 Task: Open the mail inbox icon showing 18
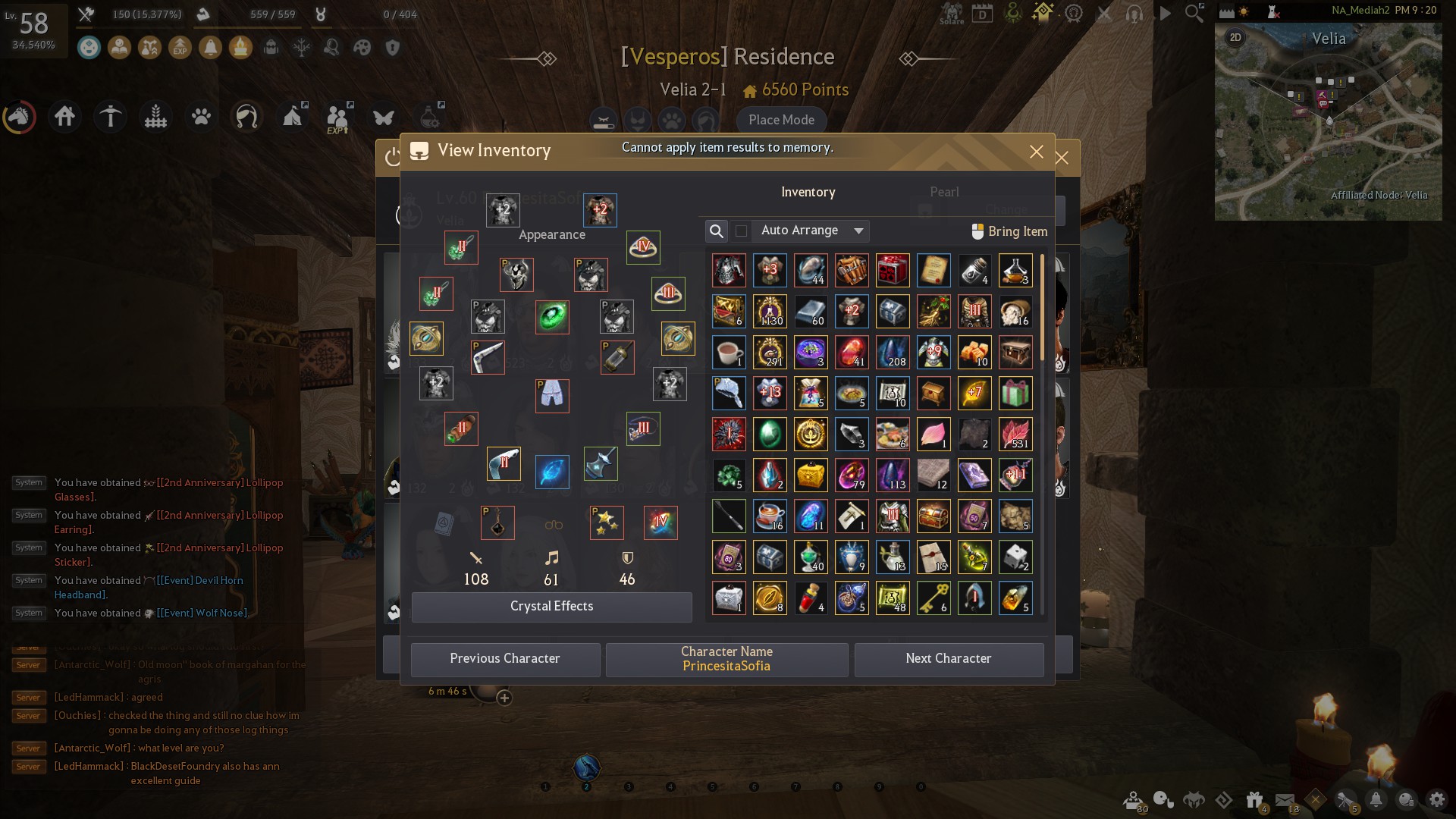click(x=1285, y=800)
